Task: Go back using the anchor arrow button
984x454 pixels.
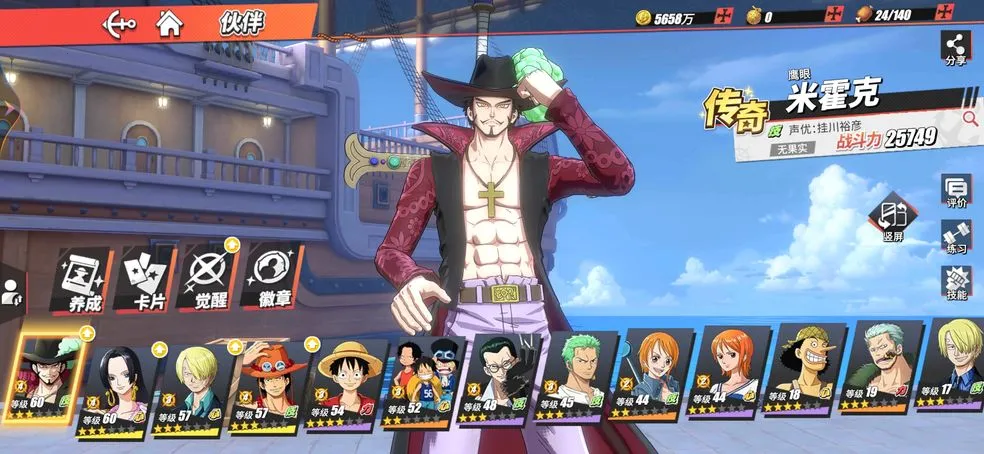Action: pyautogui.click(x=120, y=24)
